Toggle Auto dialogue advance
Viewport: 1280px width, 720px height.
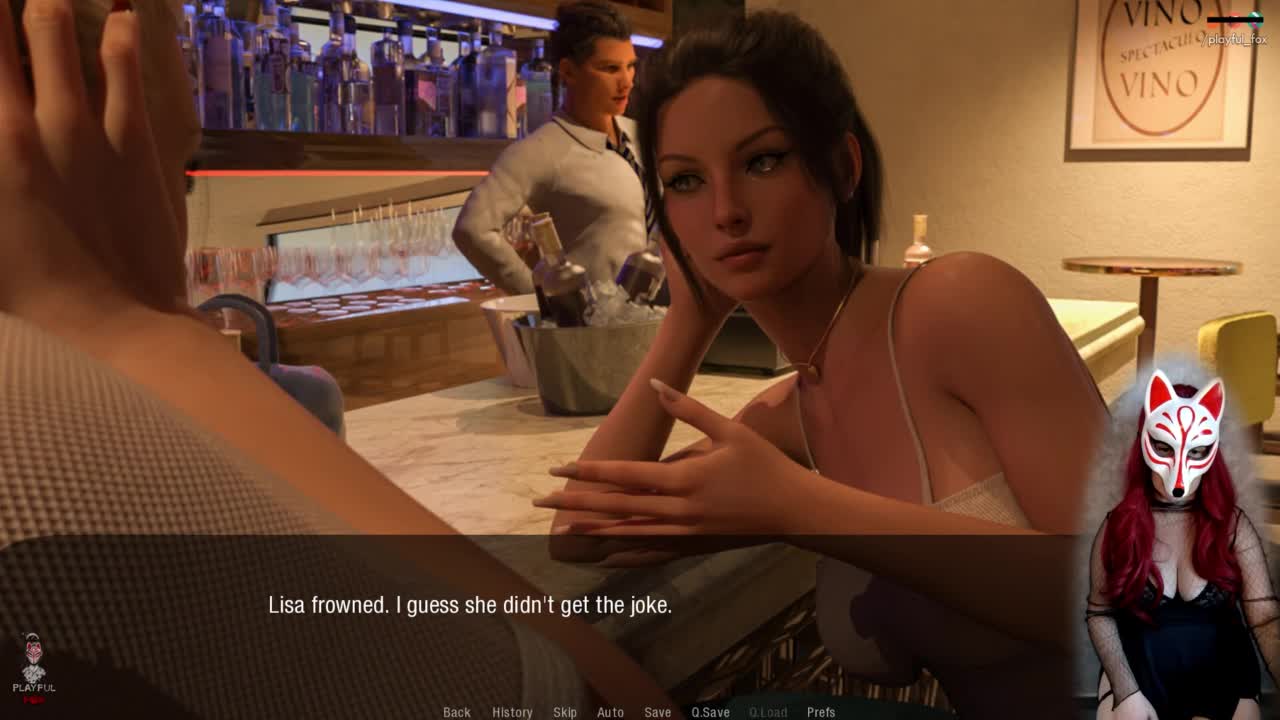(610, 712)
